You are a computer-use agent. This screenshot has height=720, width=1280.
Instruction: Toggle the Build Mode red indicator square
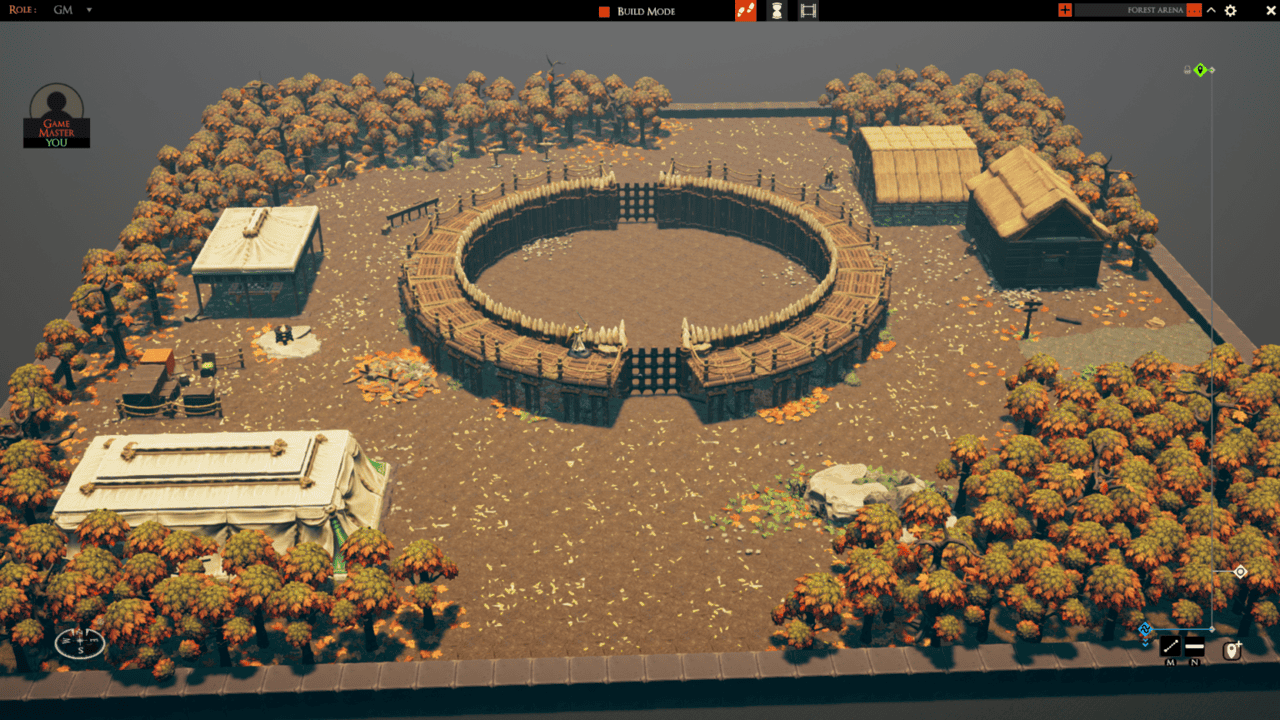click(603, 10)
